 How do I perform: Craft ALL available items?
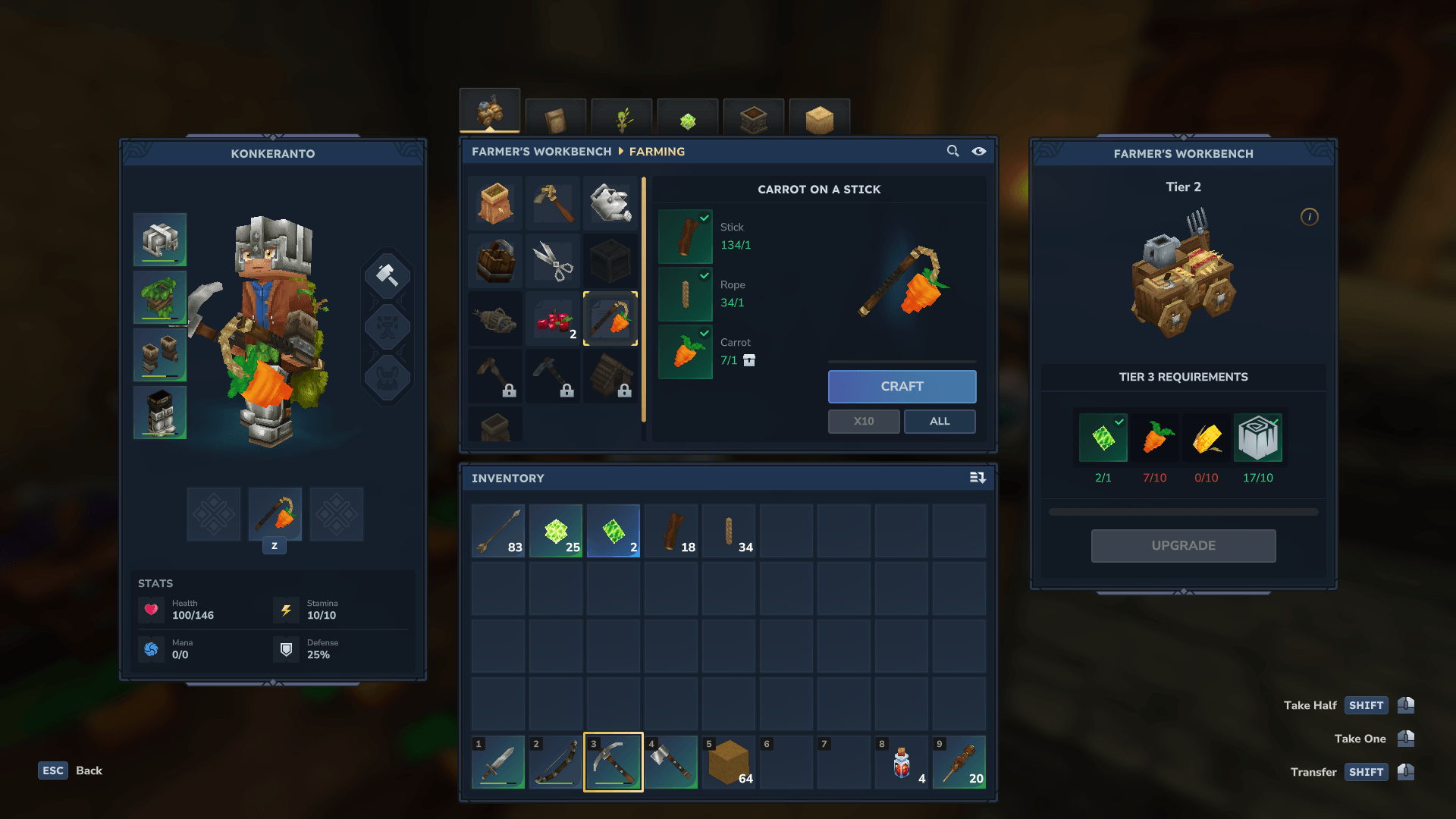click(x=940, y=422)
